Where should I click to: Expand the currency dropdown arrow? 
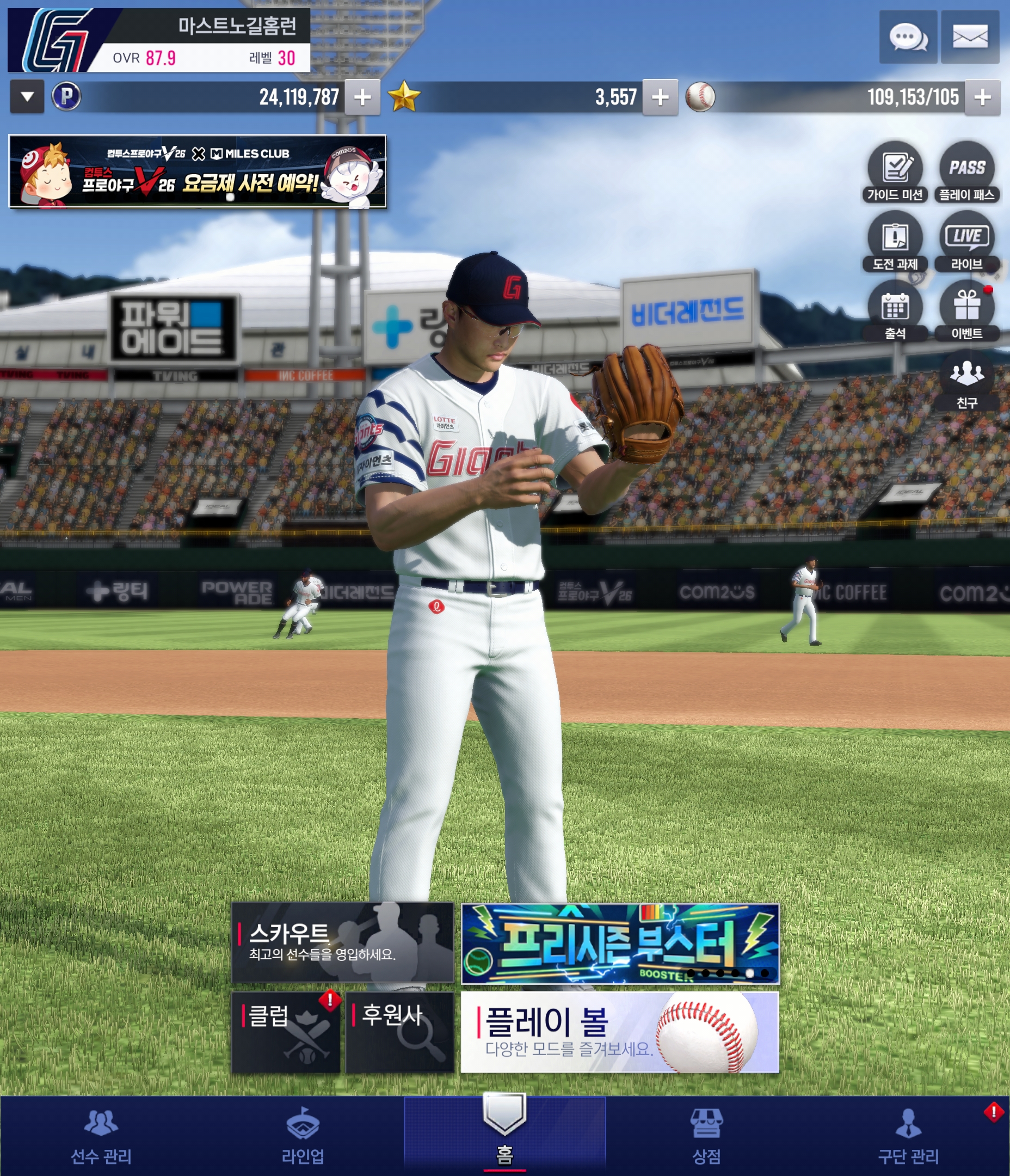[x=27, y=97]
